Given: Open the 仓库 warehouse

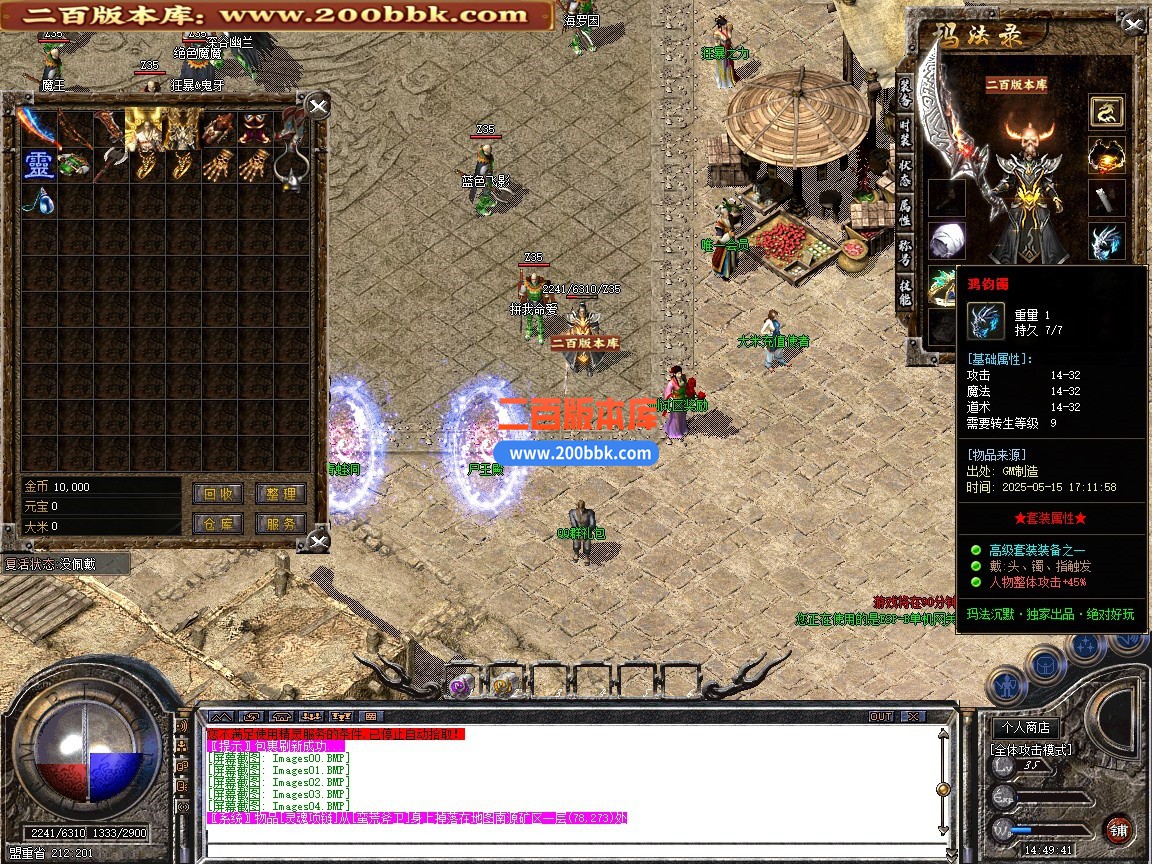Looking at the screenshot, I should (215, 523).
